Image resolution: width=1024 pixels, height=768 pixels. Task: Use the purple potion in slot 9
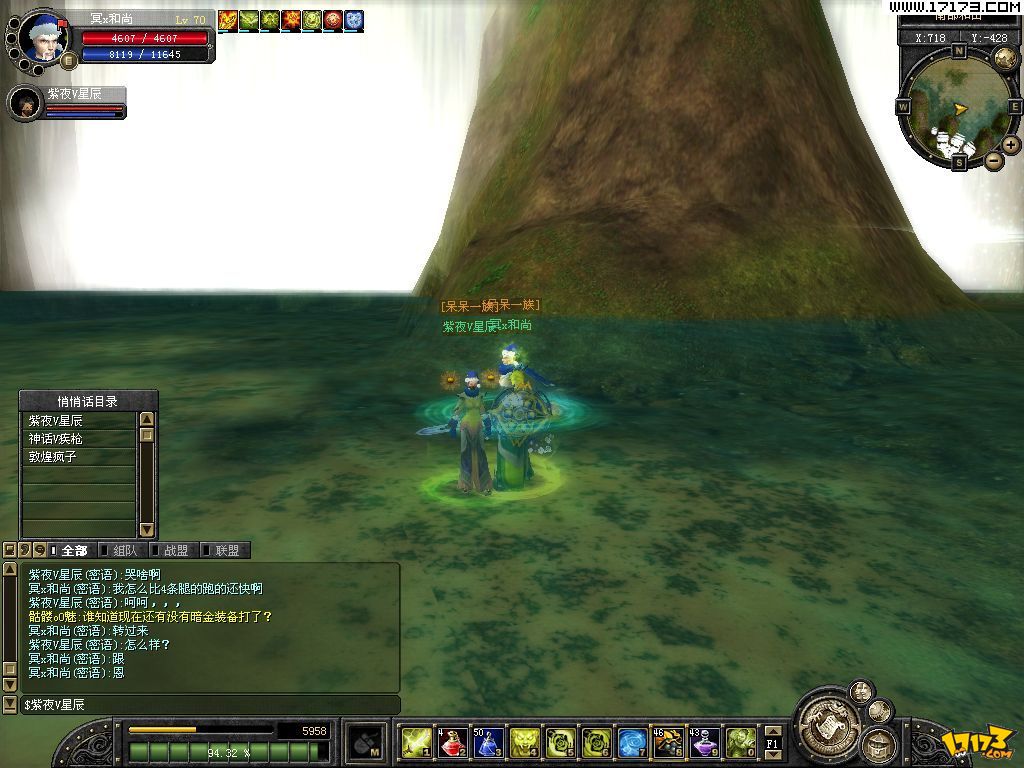click(704, 742)
